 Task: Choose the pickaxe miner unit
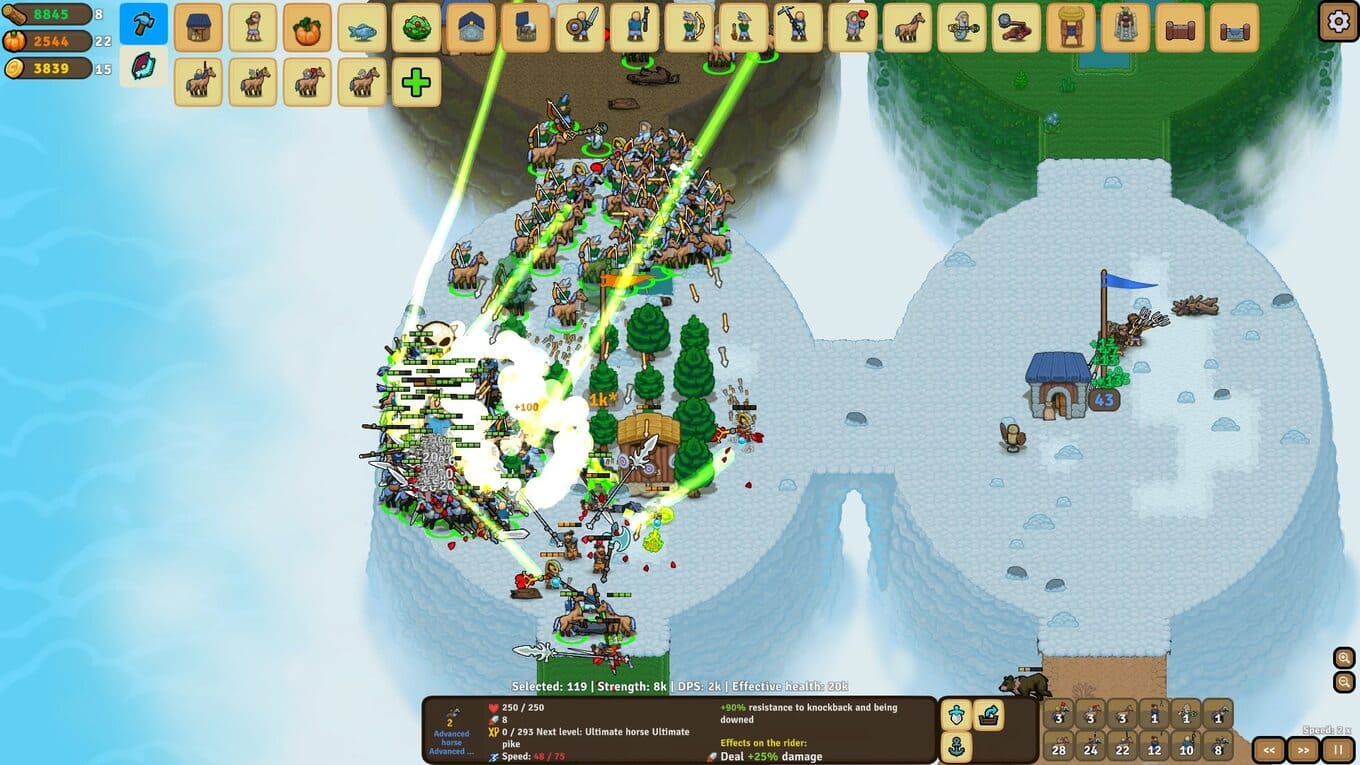tap(797, 28)
